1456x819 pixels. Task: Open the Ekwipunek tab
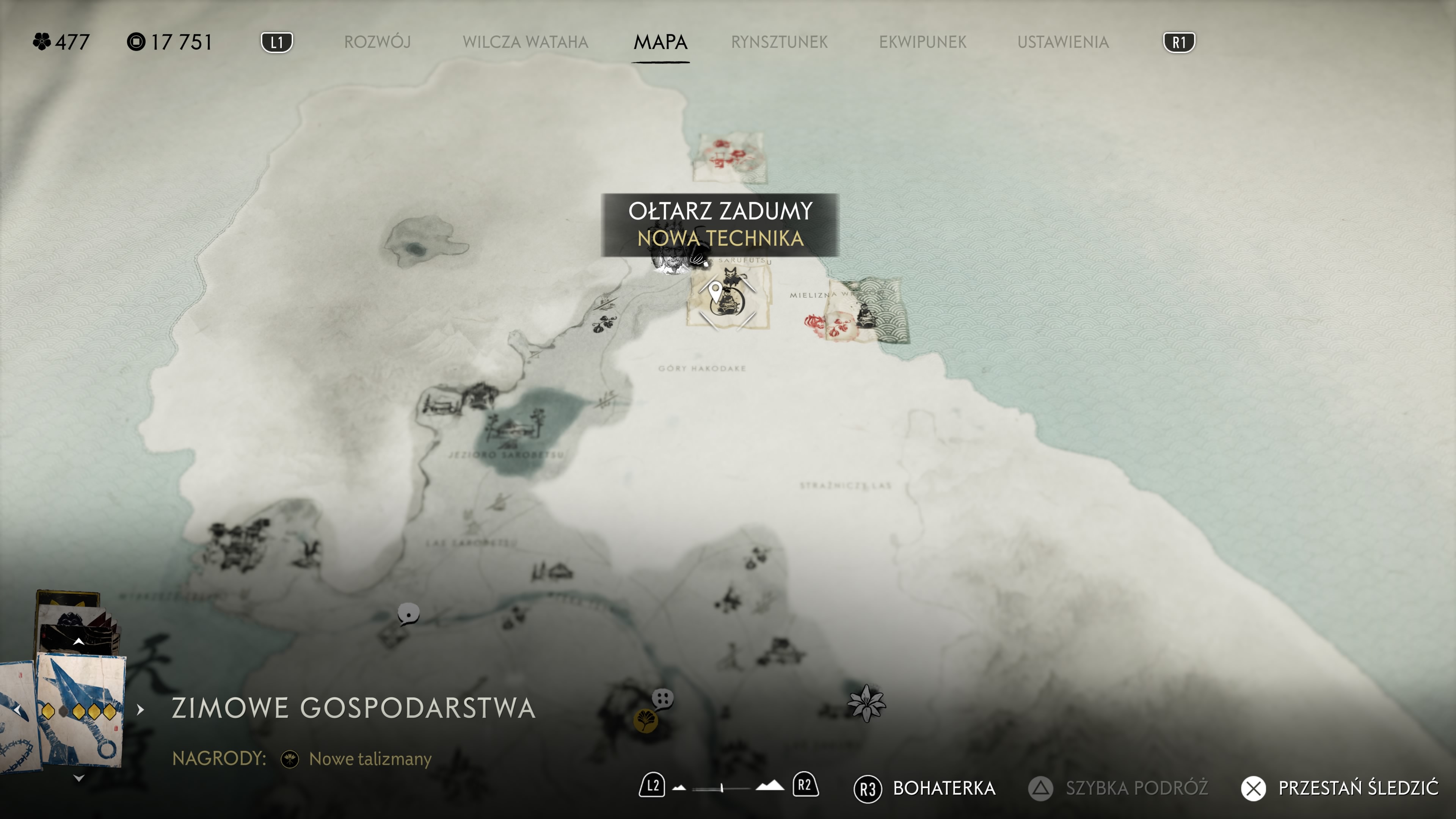coord(923,42)
